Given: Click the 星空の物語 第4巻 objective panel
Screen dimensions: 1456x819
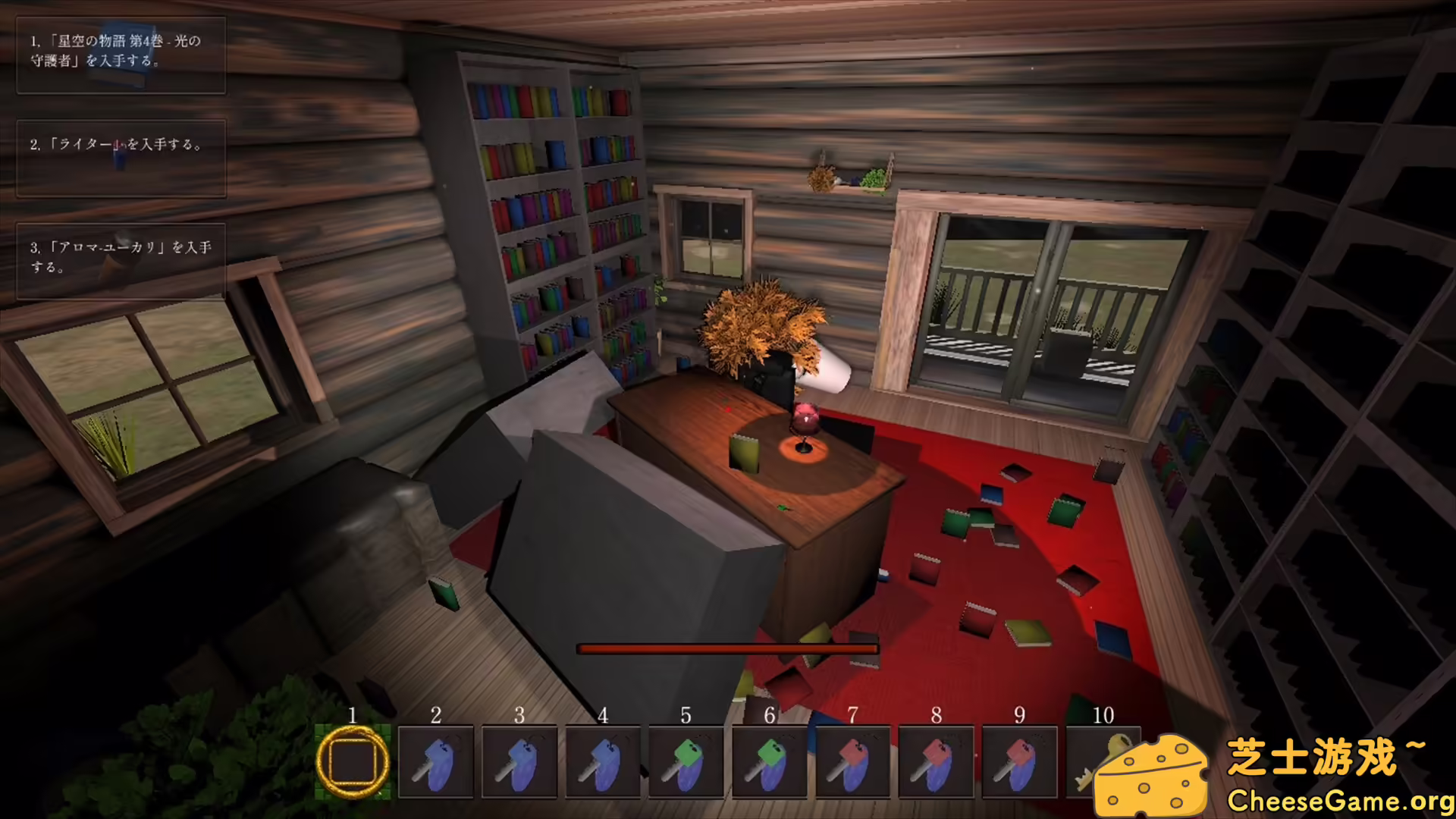Looking at the screenshot, I should pos(121,55).
